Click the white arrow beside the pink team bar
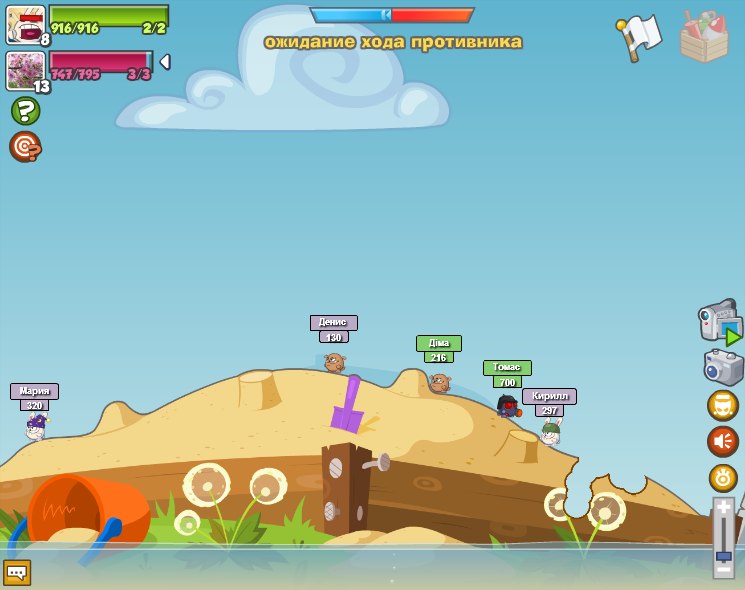 pyautogui.click(x=165, y=62)
